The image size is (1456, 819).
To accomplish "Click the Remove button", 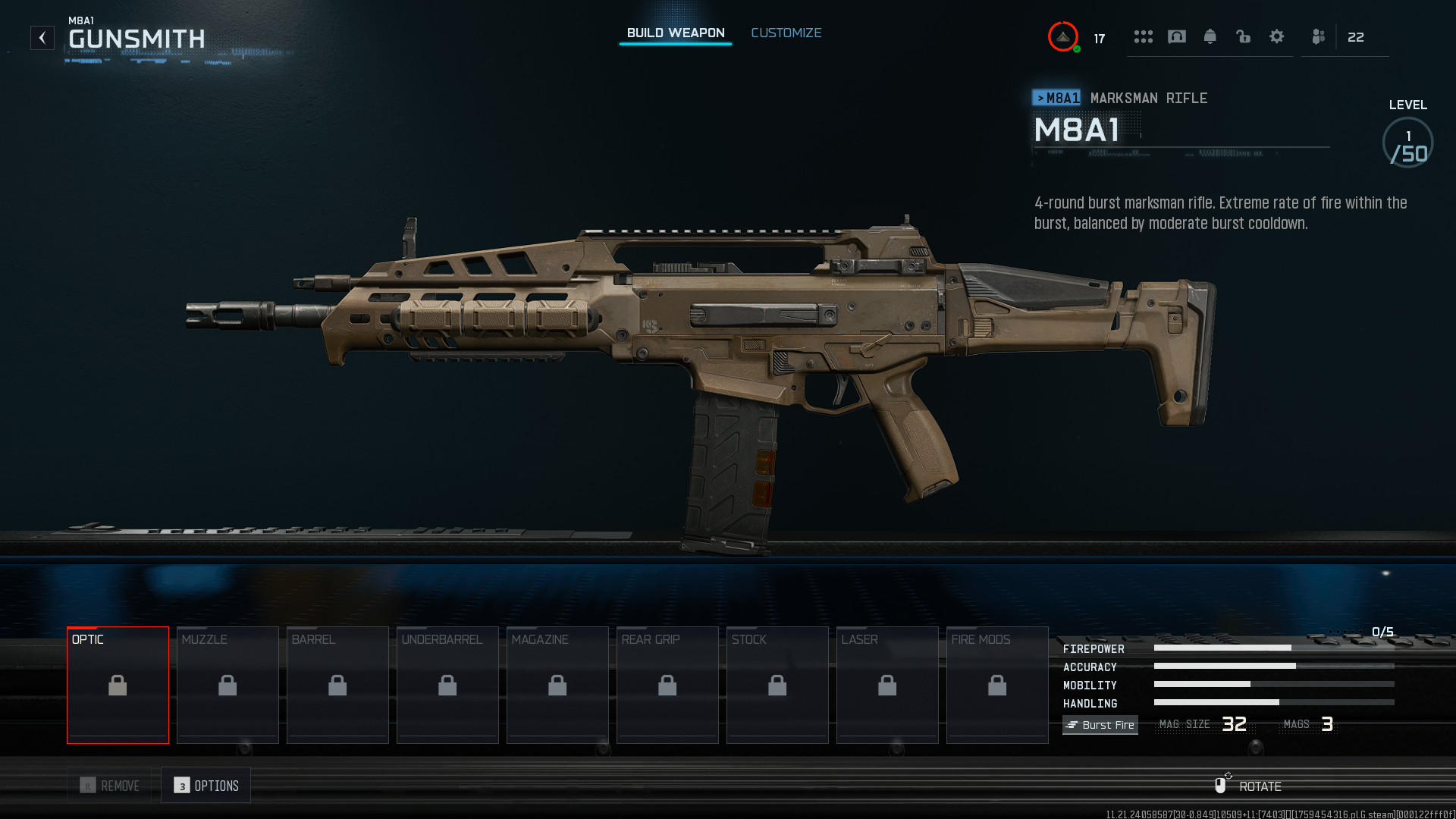I will pyautogui.click(x=110, y=786).
